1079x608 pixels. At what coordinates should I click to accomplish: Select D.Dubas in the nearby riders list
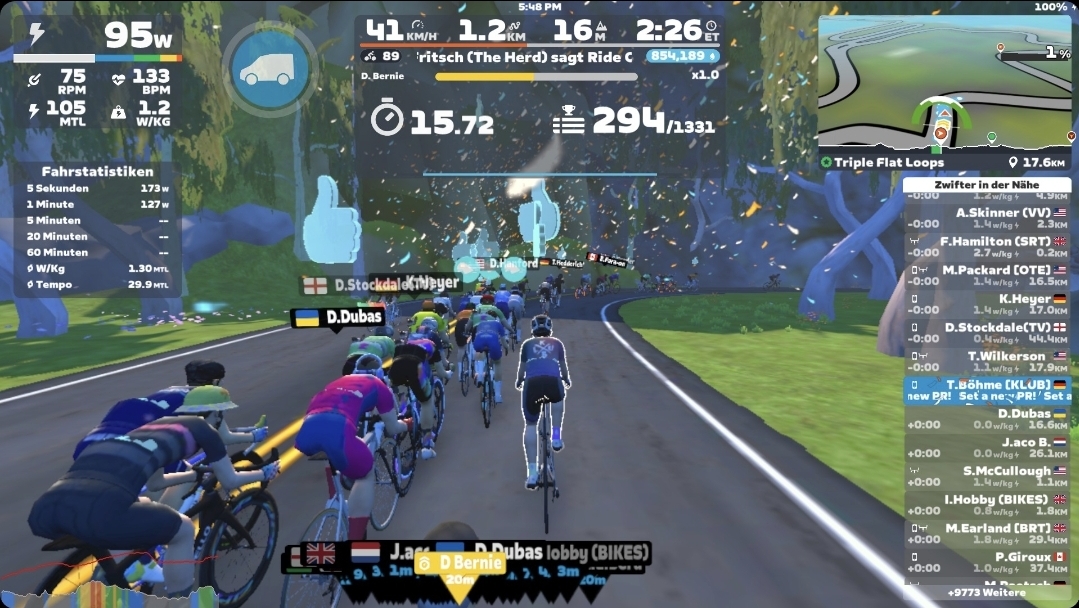pos(986,419)
